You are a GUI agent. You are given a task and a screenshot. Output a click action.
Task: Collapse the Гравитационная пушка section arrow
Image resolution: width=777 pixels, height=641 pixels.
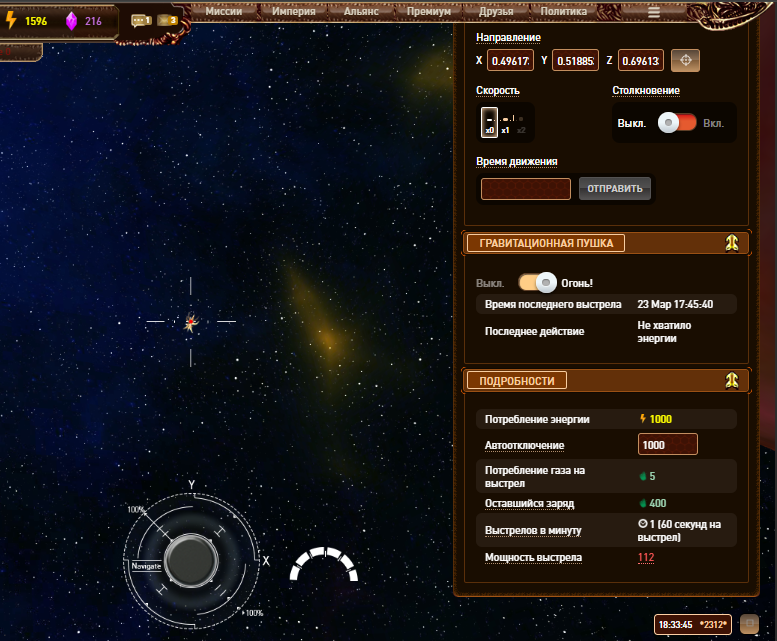732,243
